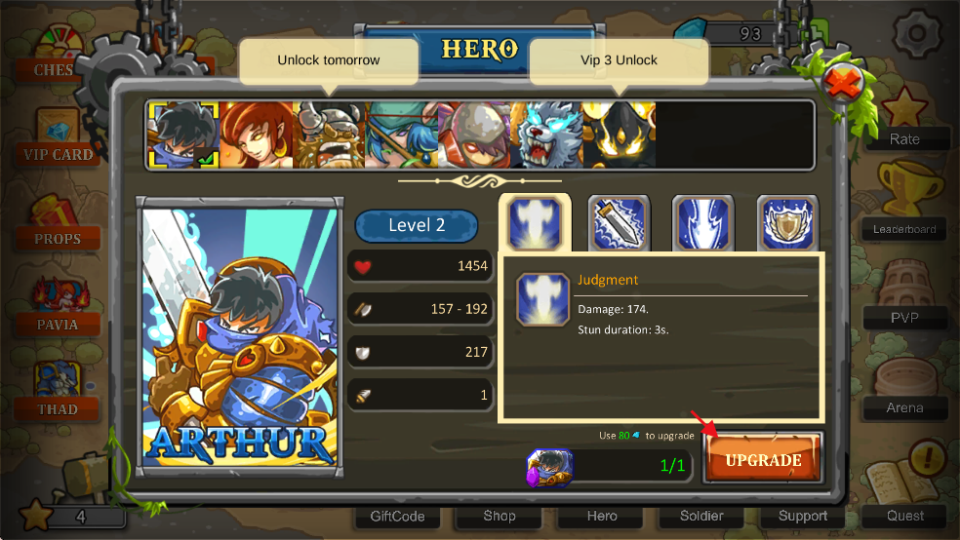Viewport: 960px width, 540px height.
Task: Pick the blue werewolf hero portrait
Action: pos(546,135)
